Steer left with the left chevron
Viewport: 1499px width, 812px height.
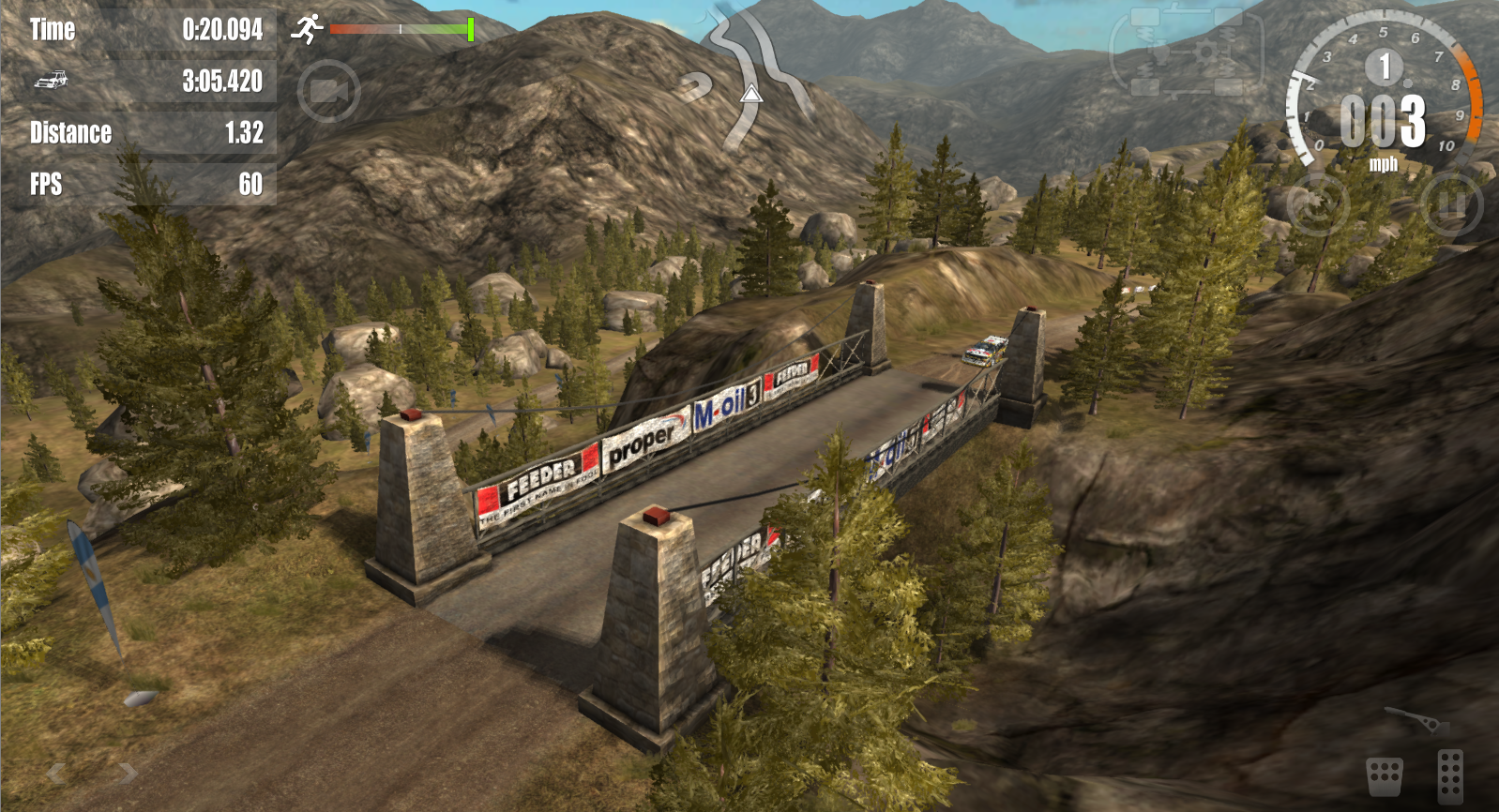pos(56,773)
